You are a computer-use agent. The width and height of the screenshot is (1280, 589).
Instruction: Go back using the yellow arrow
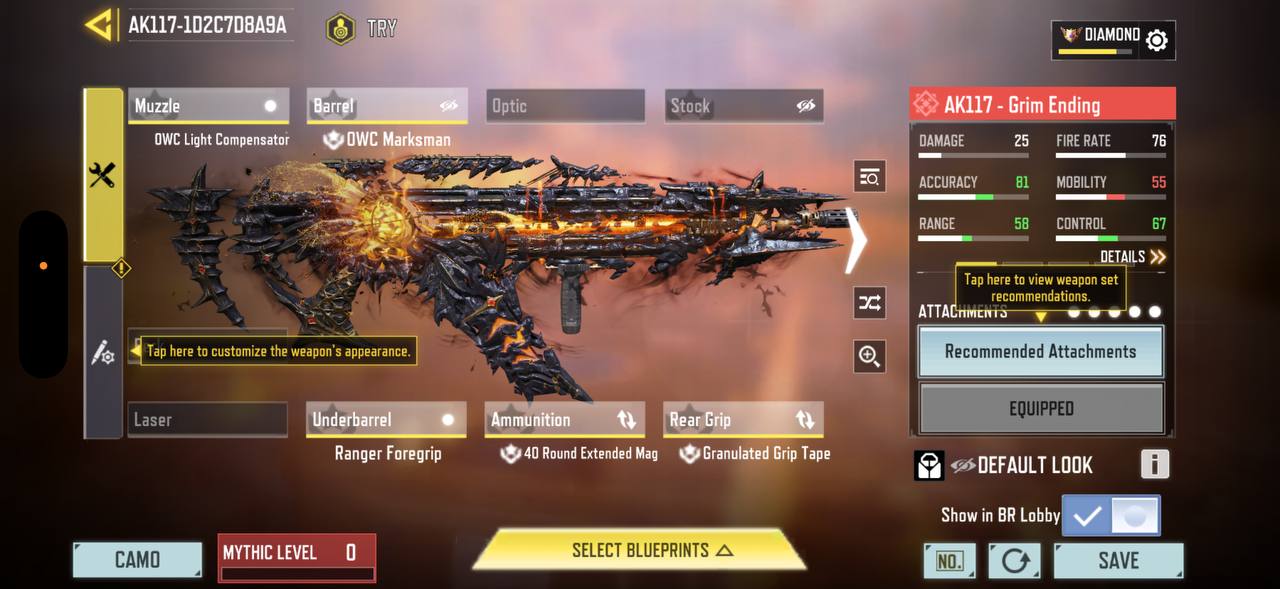coord(100,25)
